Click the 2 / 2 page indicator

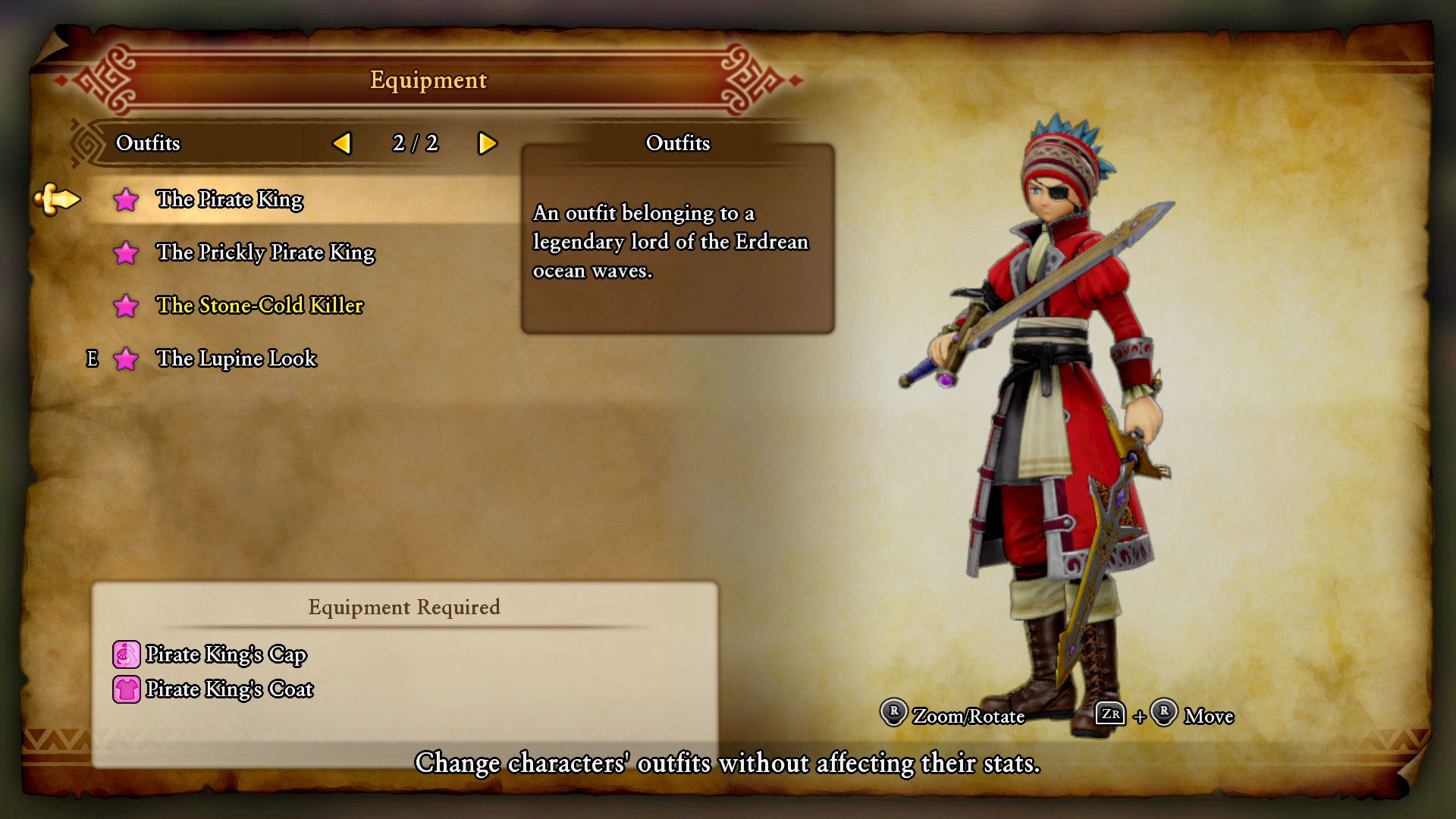(x=415, y=143)
